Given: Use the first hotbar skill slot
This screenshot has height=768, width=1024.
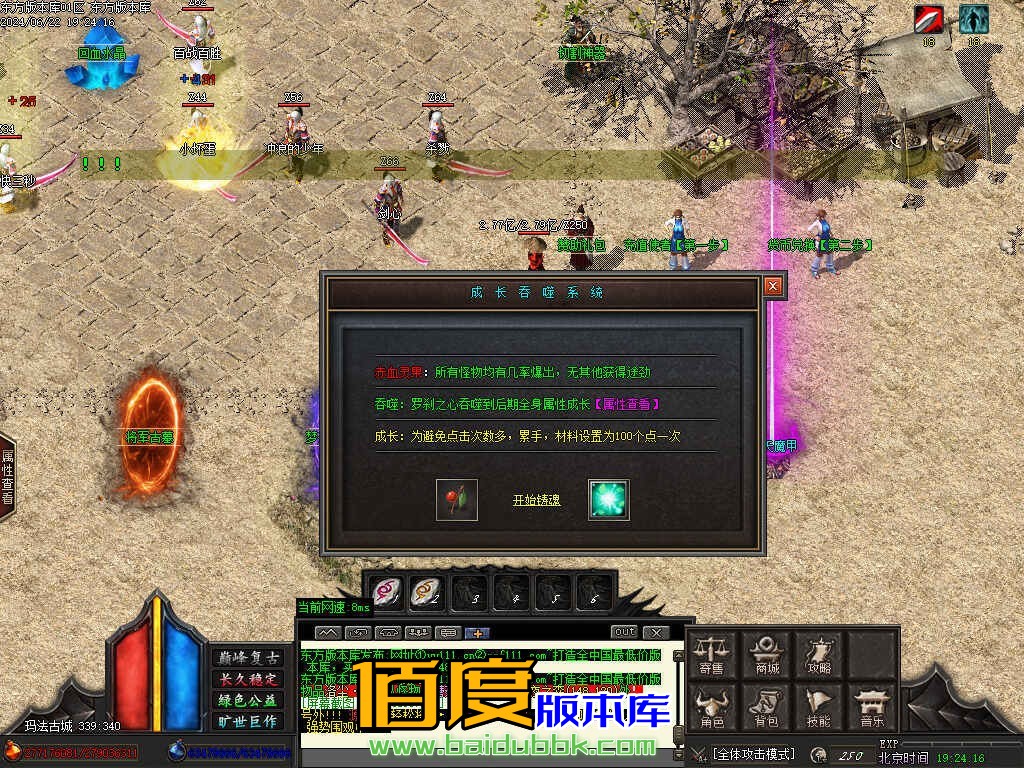Looking at the screenshot, I should pos(386,592).
